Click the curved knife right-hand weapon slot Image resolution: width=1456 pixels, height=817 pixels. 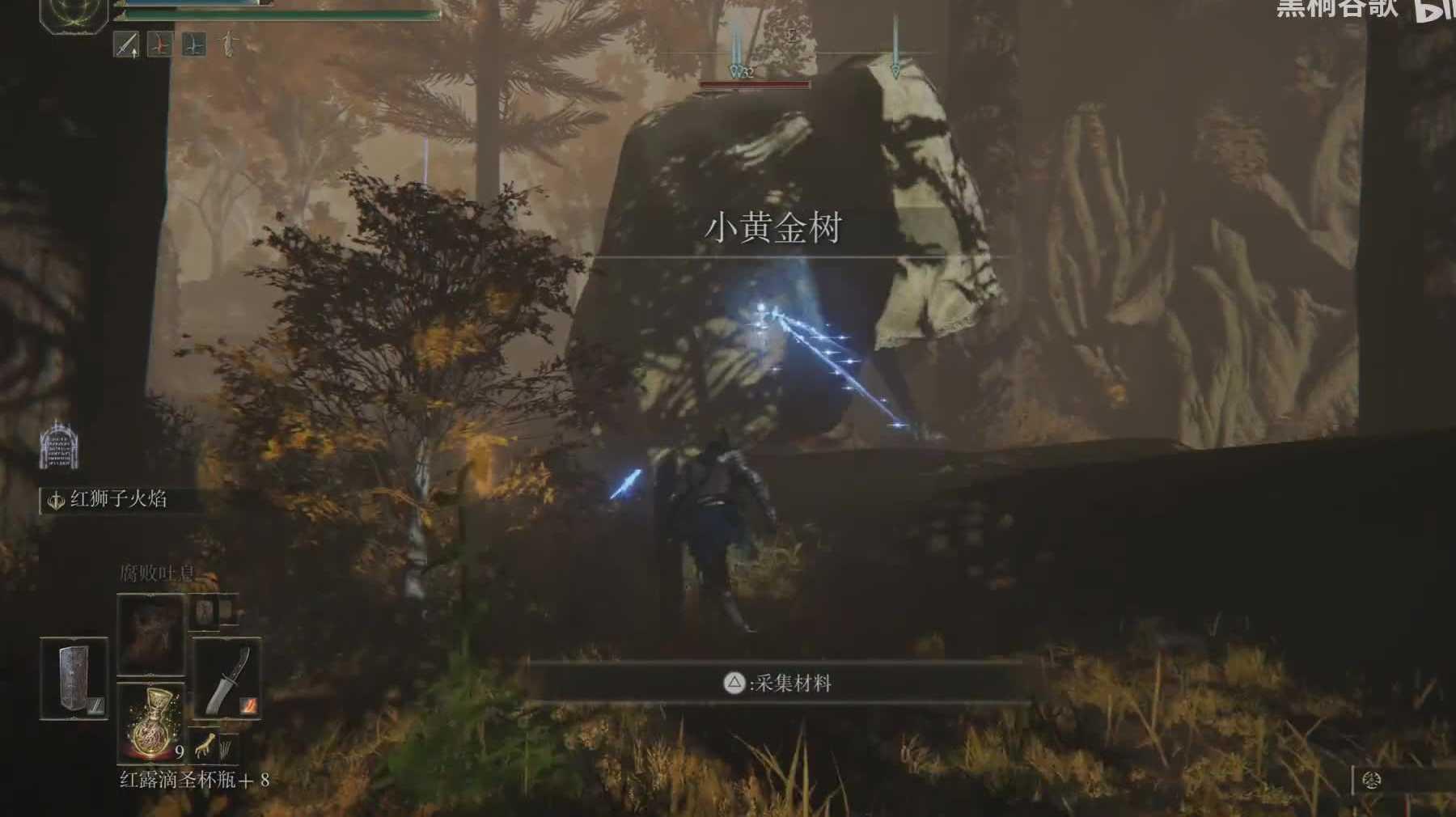[227, 678]
